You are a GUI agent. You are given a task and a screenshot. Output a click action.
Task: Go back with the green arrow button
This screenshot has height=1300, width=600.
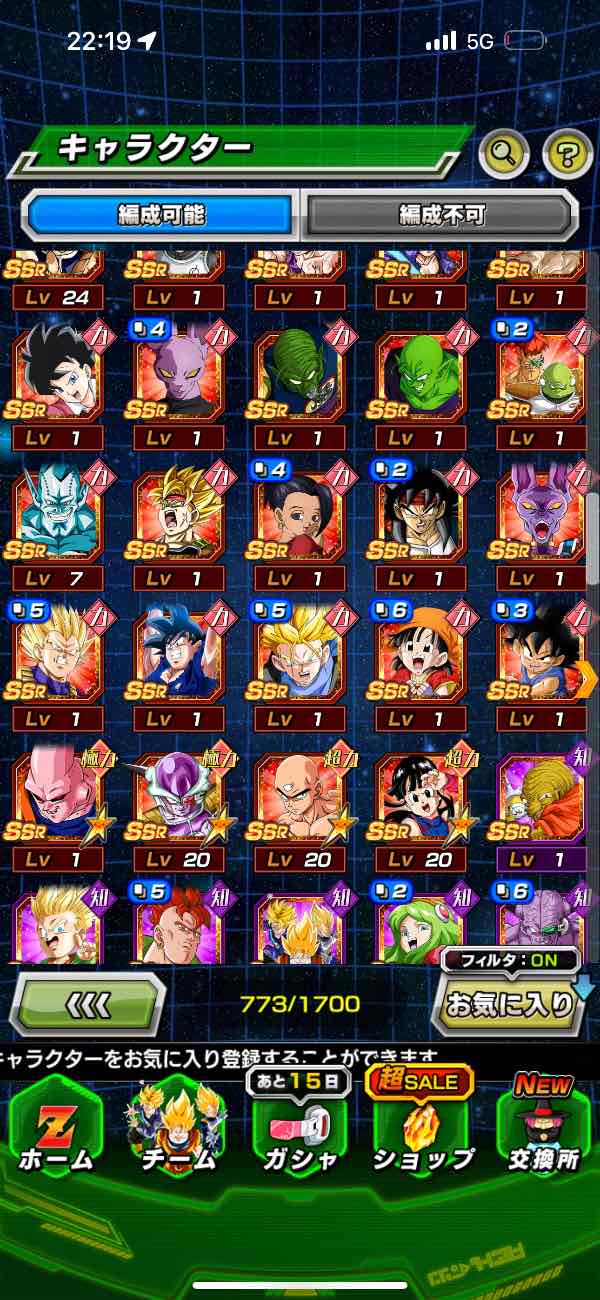(88, 1003)
